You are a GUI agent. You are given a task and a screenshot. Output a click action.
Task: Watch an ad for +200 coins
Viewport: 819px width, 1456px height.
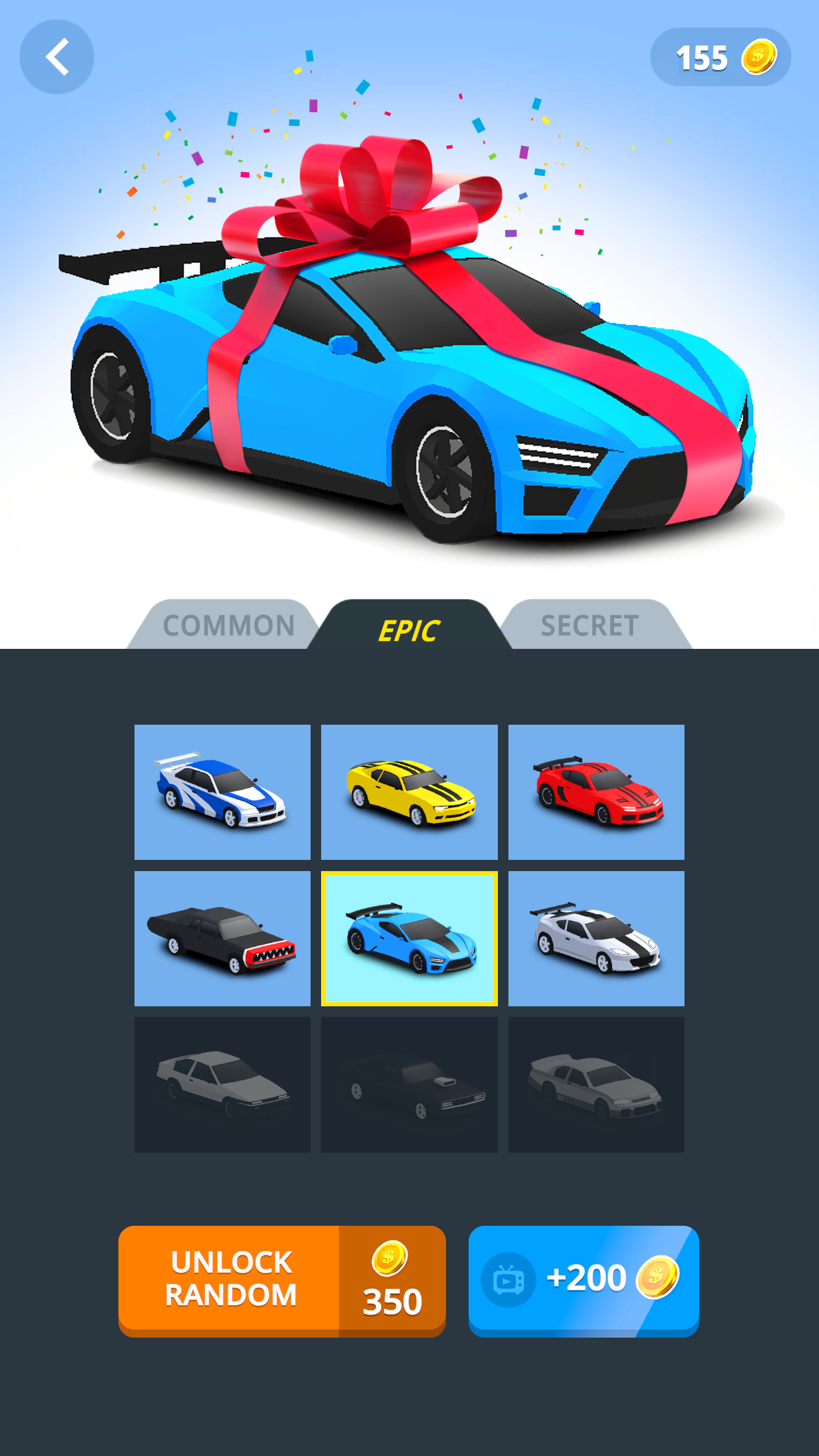(583, 1281)
